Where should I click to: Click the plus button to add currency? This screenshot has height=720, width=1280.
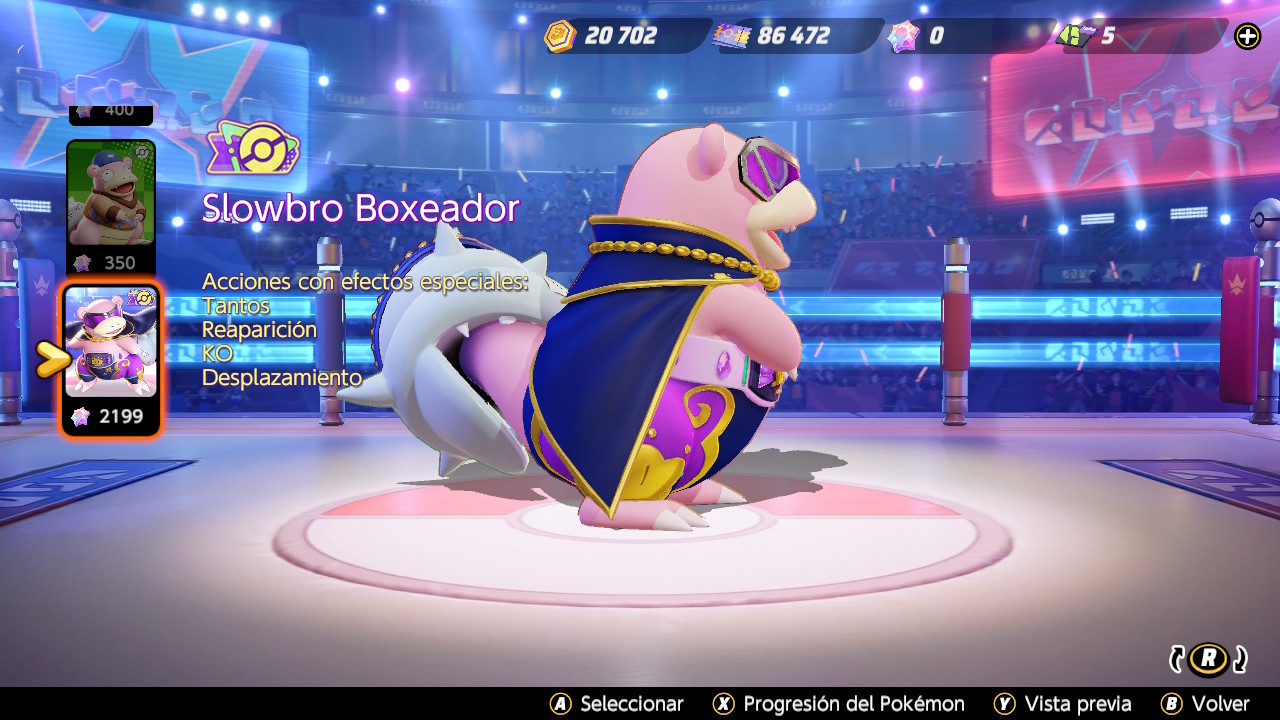pyautogui.click(x=1247, y=37)
